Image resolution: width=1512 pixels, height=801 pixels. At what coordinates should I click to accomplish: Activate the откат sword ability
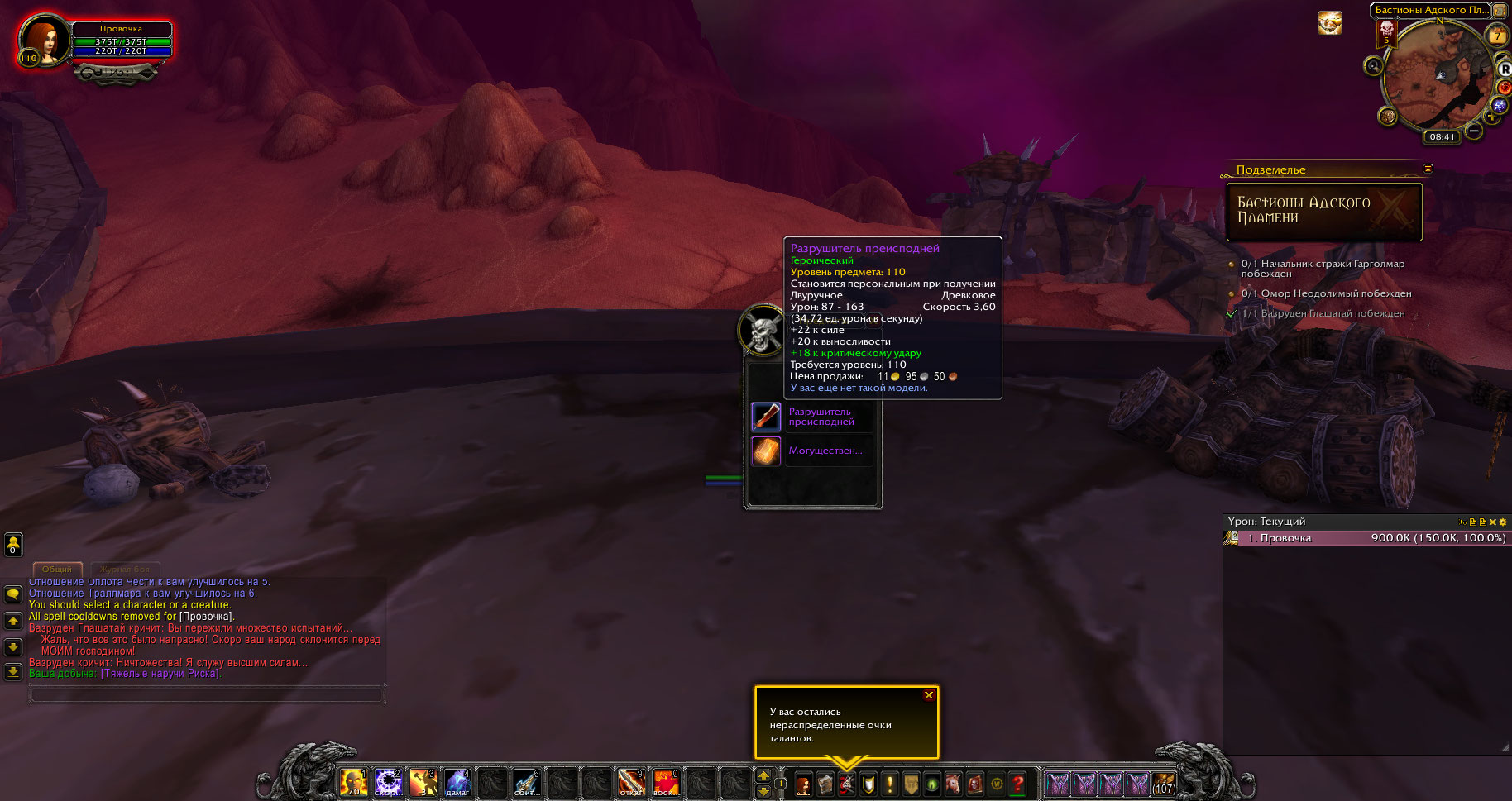click(631, 783)
